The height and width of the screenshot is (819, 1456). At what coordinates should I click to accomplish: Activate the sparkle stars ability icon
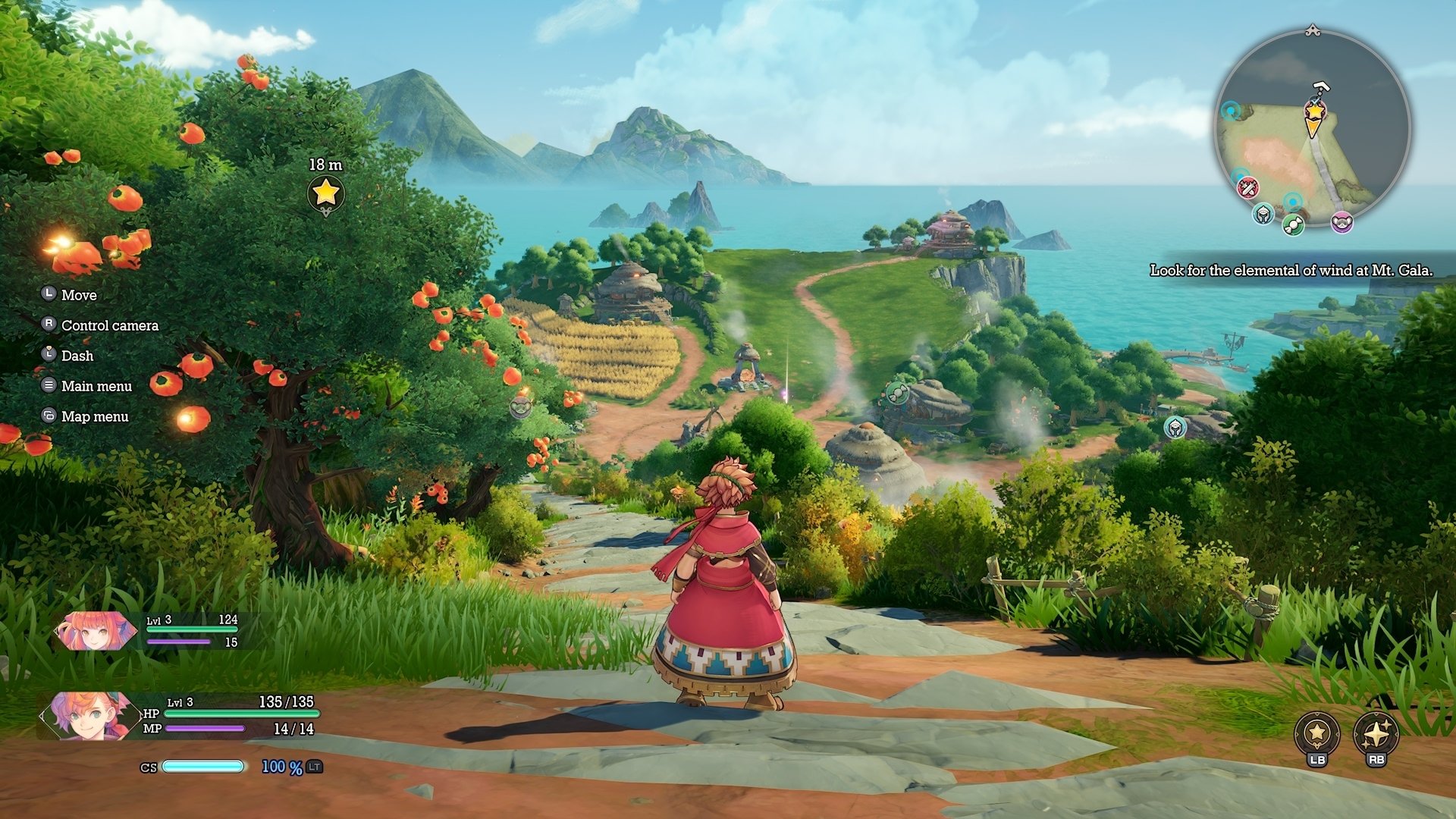(1376, 733)
